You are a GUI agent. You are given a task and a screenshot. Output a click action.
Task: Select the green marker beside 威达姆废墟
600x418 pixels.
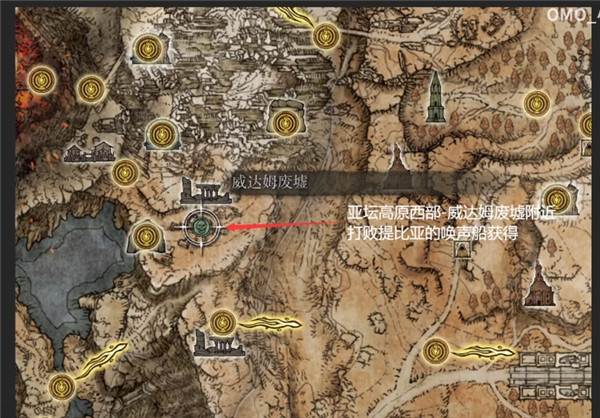pos(201,227)
